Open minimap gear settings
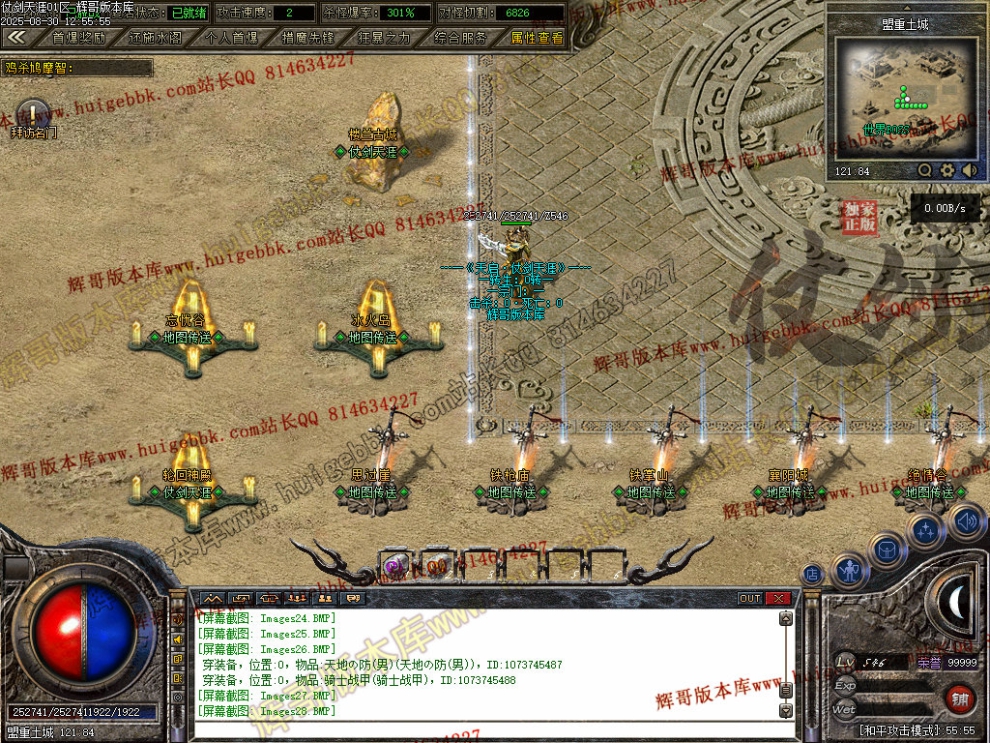990x743 pixels. (x=947, y=171)
